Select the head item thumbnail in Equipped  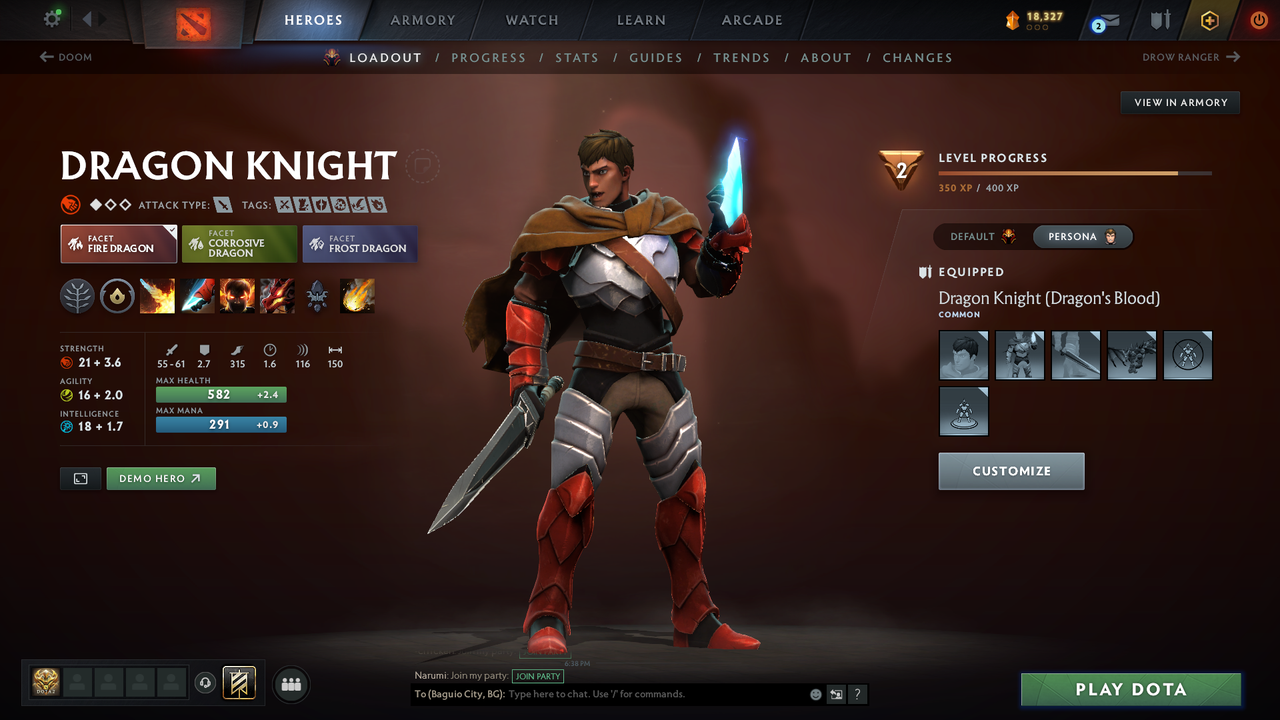tap(963, 355)
